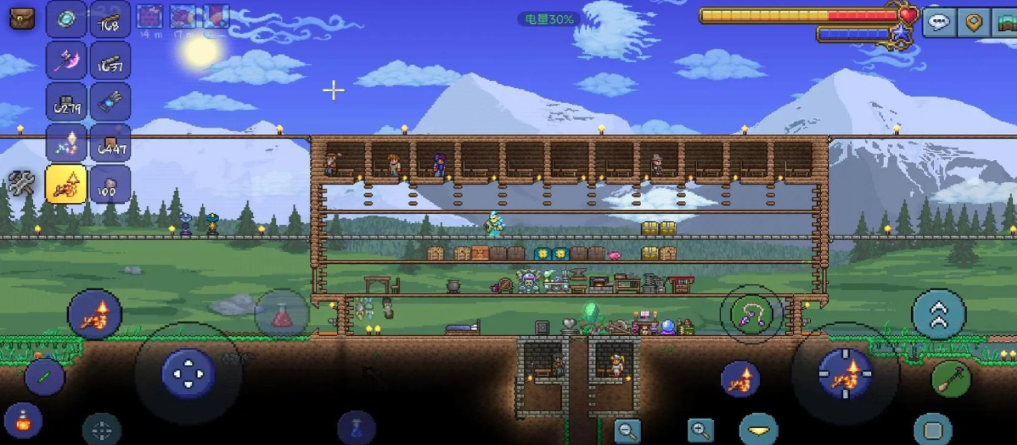Open the chat speech bubble
Image resolution: width=1017 pixels, height=445 pixels.
938,22
